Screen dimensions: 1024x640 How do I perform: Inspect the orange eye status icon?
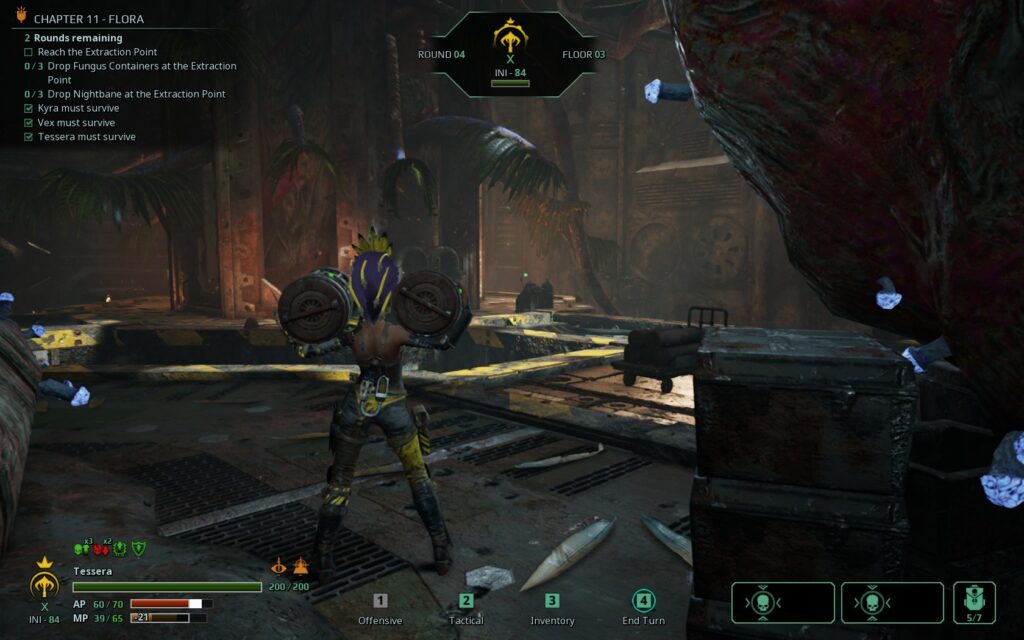(x=279, y=566)
